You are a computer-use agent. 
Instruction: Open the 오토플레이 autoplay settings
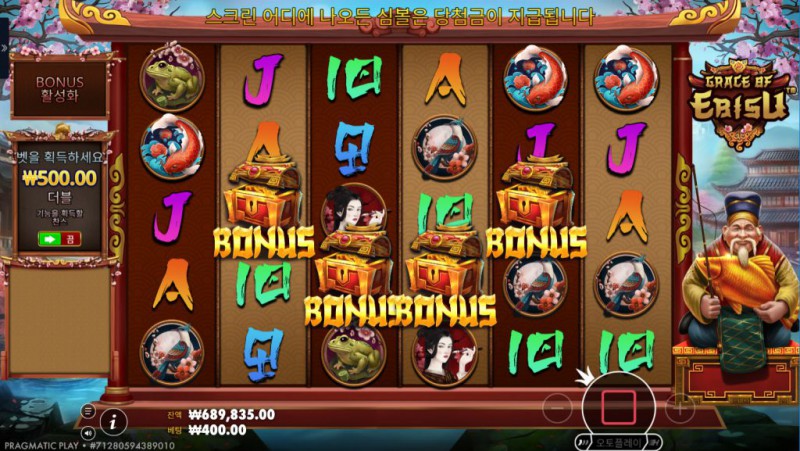[x=617, y=441]
